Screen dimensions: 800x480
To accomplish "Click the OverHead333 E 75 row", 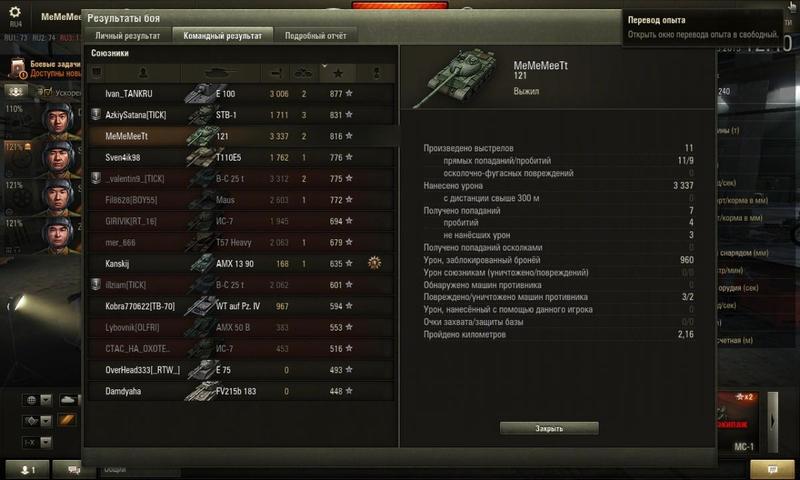I will pyautogui.click(x=240, y=370).
